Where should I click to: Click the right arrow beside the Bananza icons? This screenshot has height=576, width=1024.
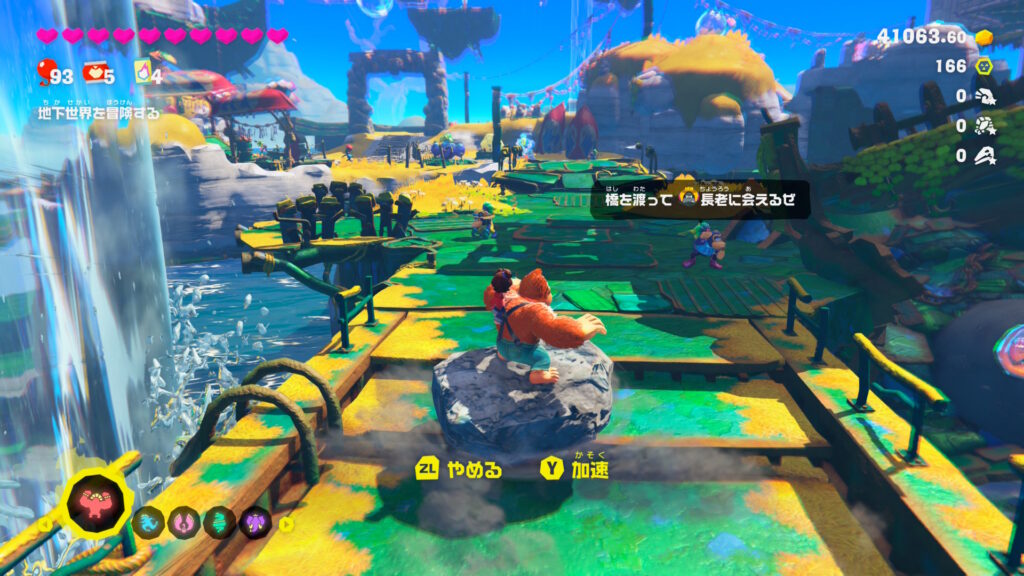coord(286,522)
